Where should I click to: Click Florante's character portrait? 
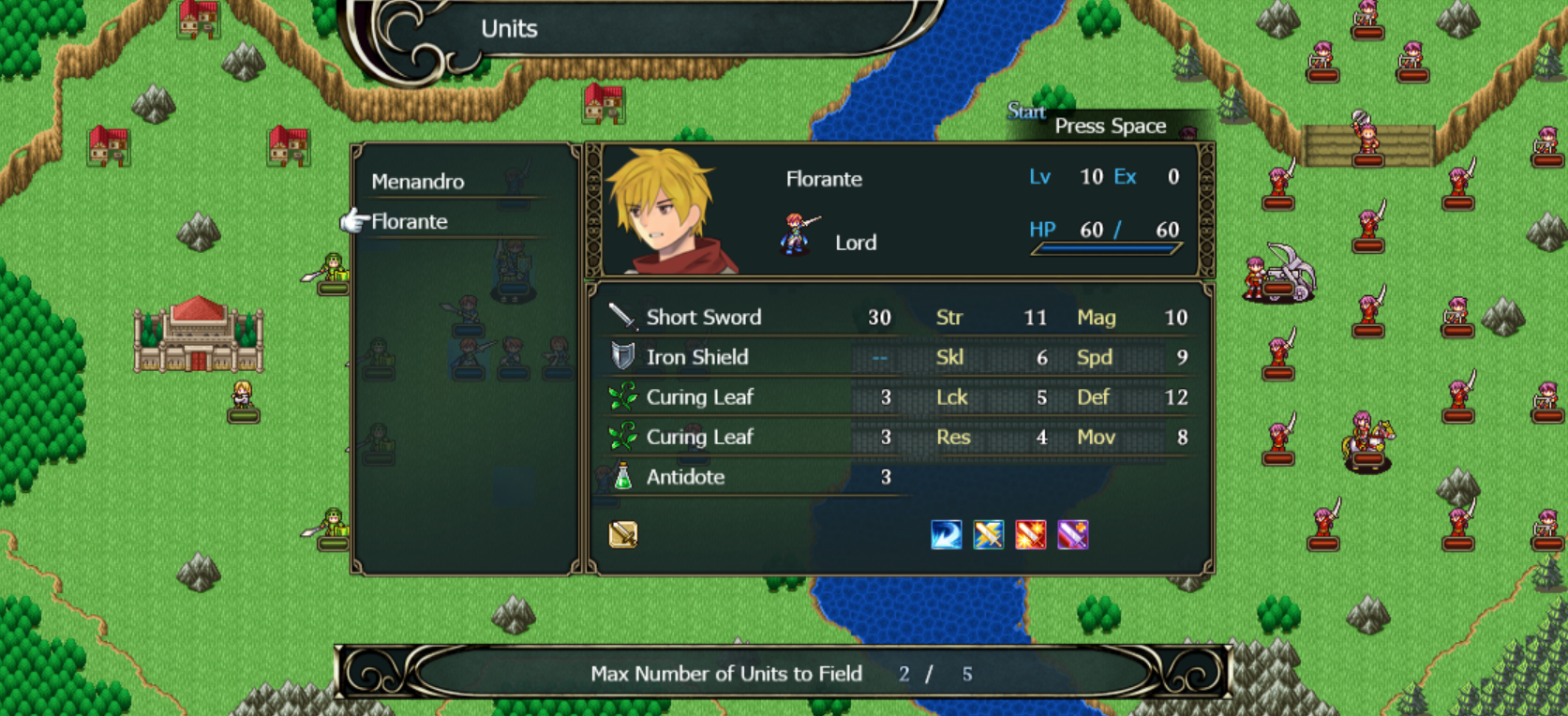[662, 214]
